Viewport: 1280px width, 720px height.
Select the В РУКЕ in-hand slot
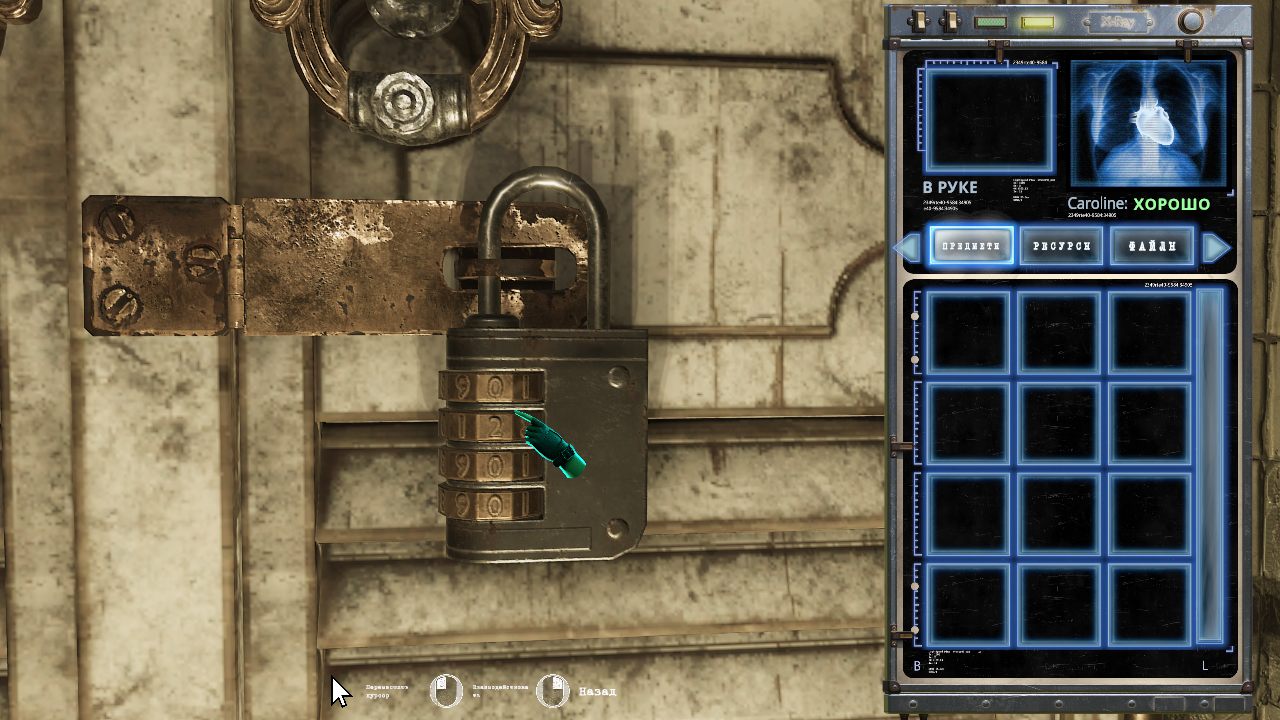coord(989,120)
